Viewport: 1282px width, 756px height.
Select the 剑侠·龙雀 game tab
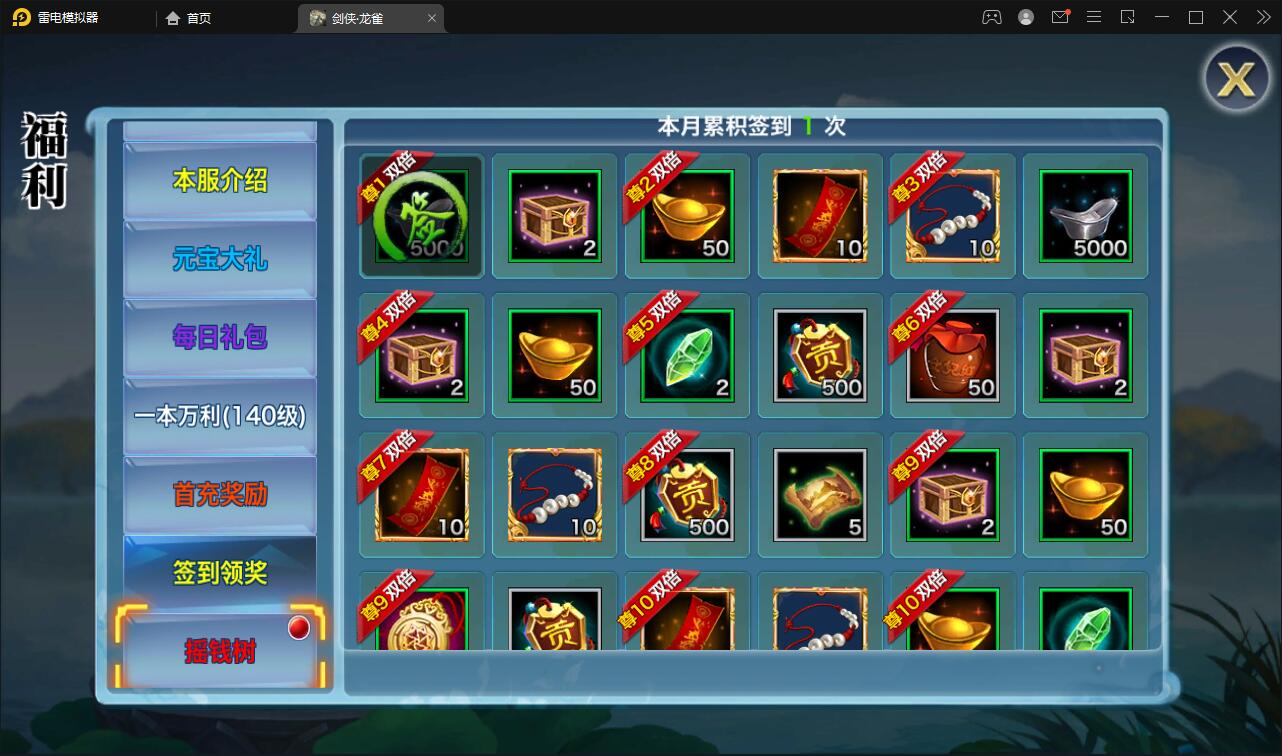[360, 17]
